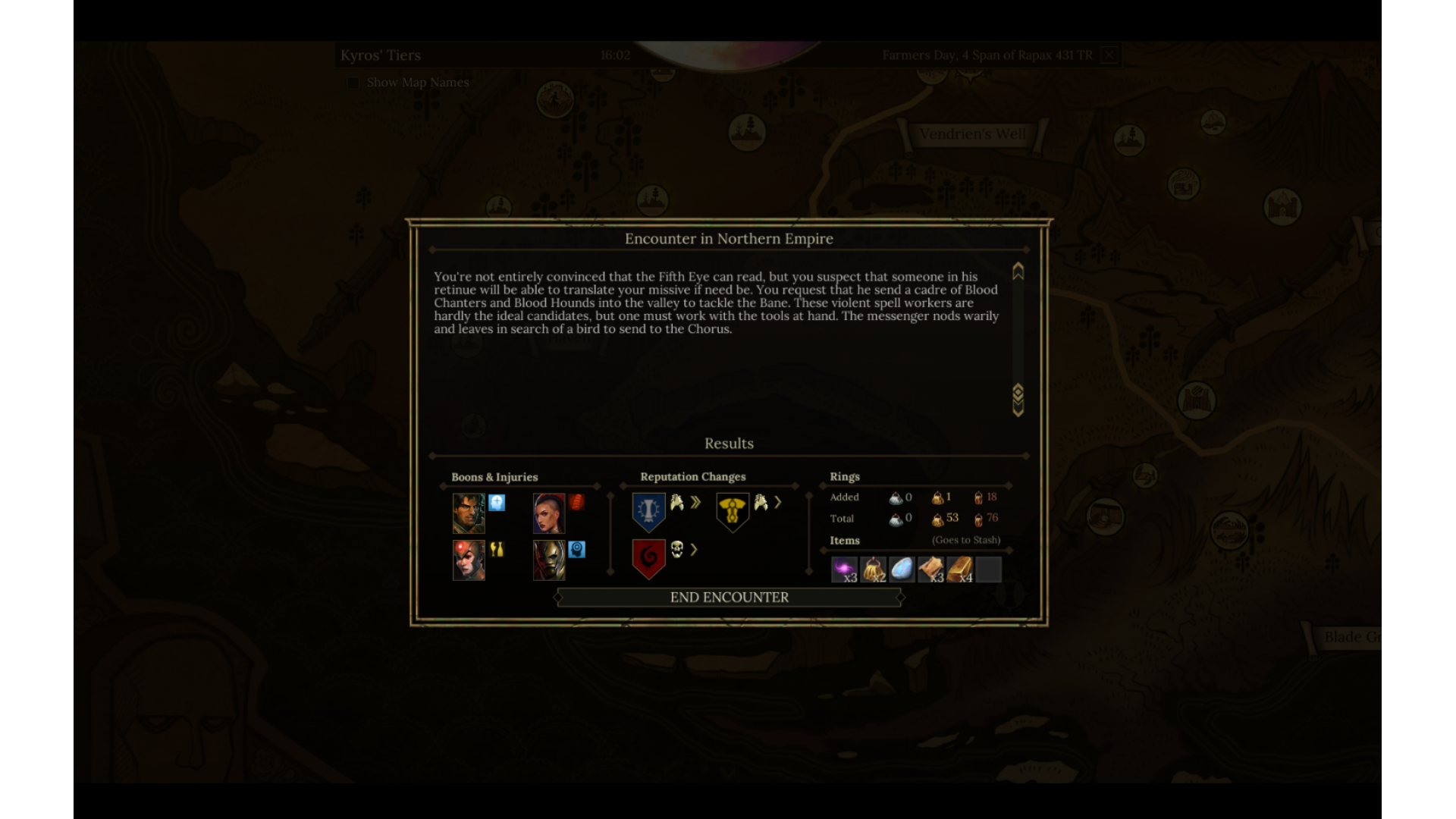Select the mohawk woman companion portrait

(x=548, y=513)
